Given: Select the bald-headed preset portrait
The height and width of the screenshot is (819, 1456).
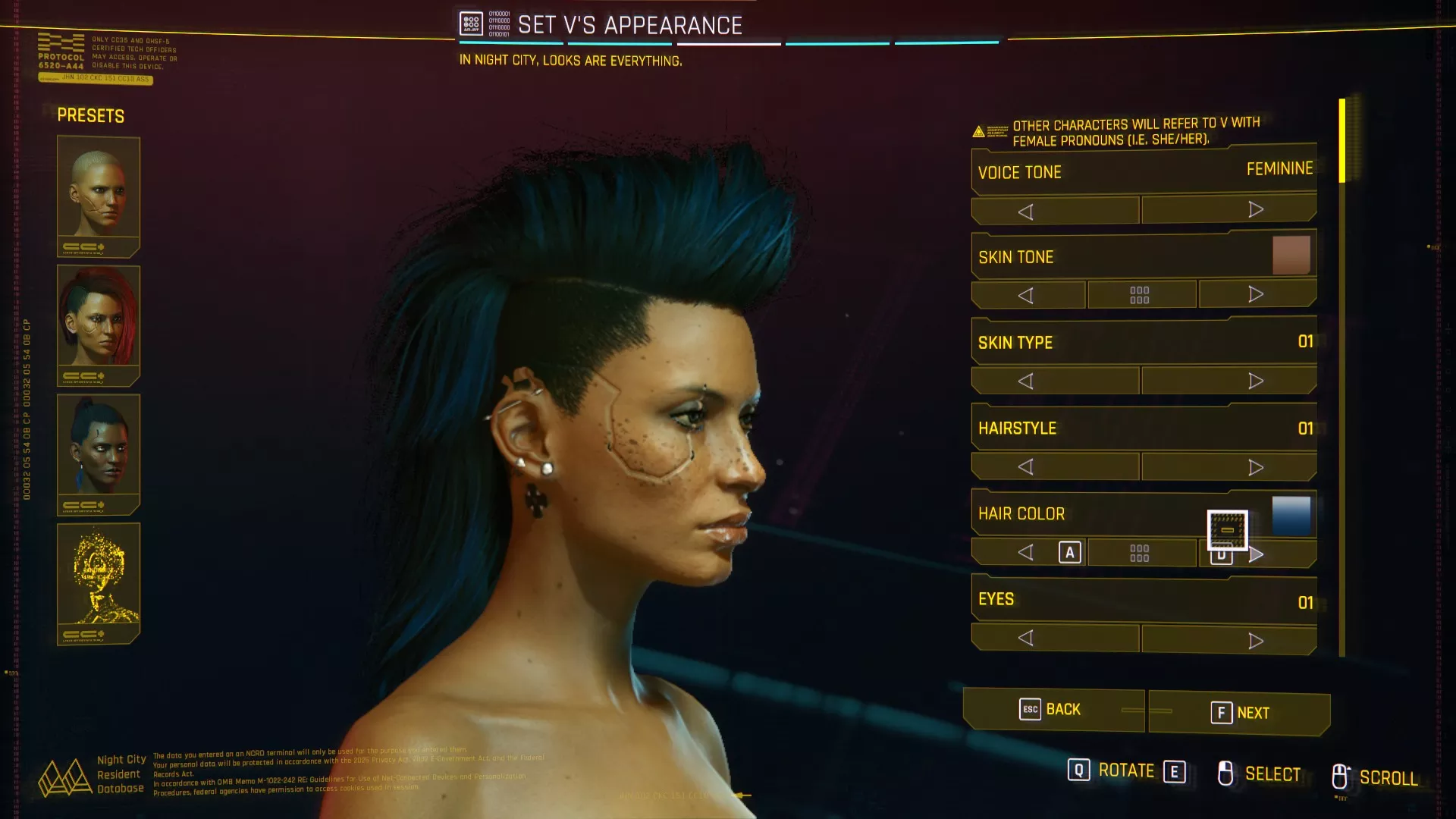Looking at the screenshot, I should [x=99, y=196].
